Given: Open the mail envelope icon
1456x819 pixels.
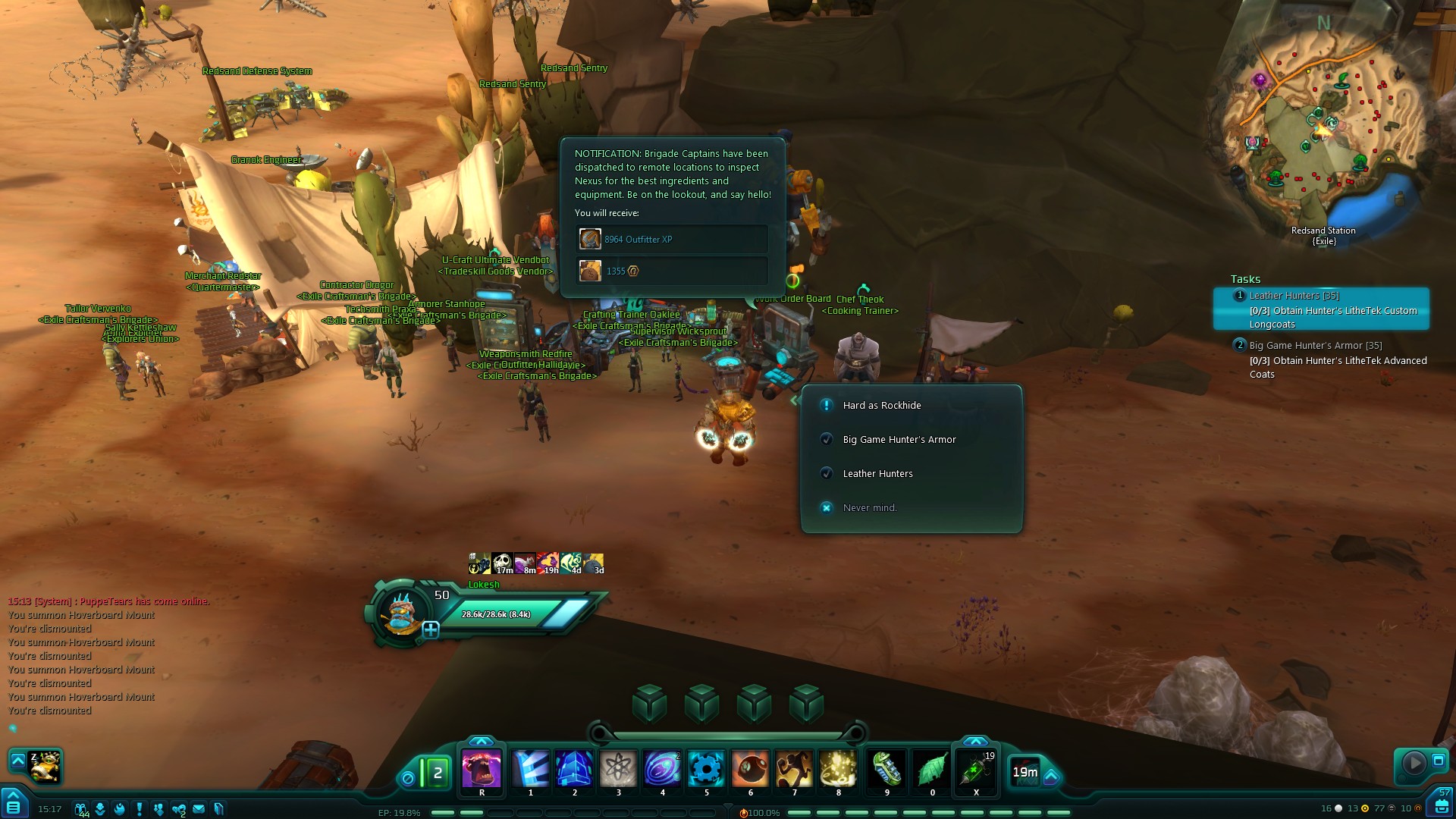Looking at the screenshot, I should 199,809.
